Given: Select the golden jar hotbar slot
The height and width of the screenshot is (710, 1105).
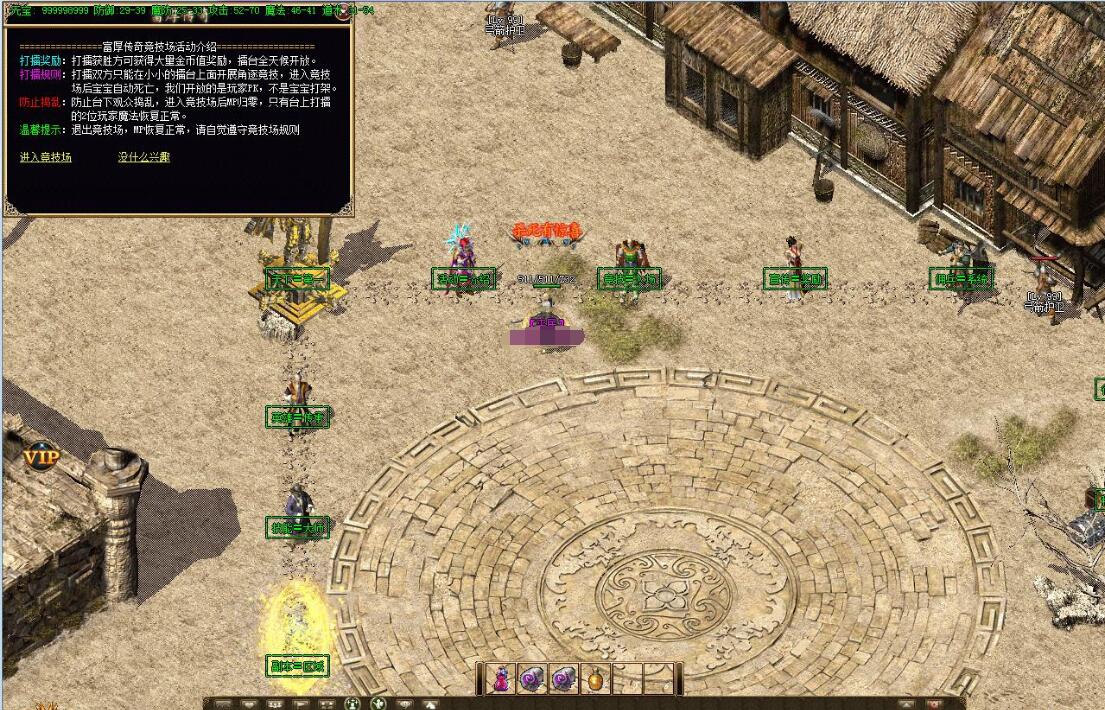Looking at the screenshot, I should coord(596,678).
